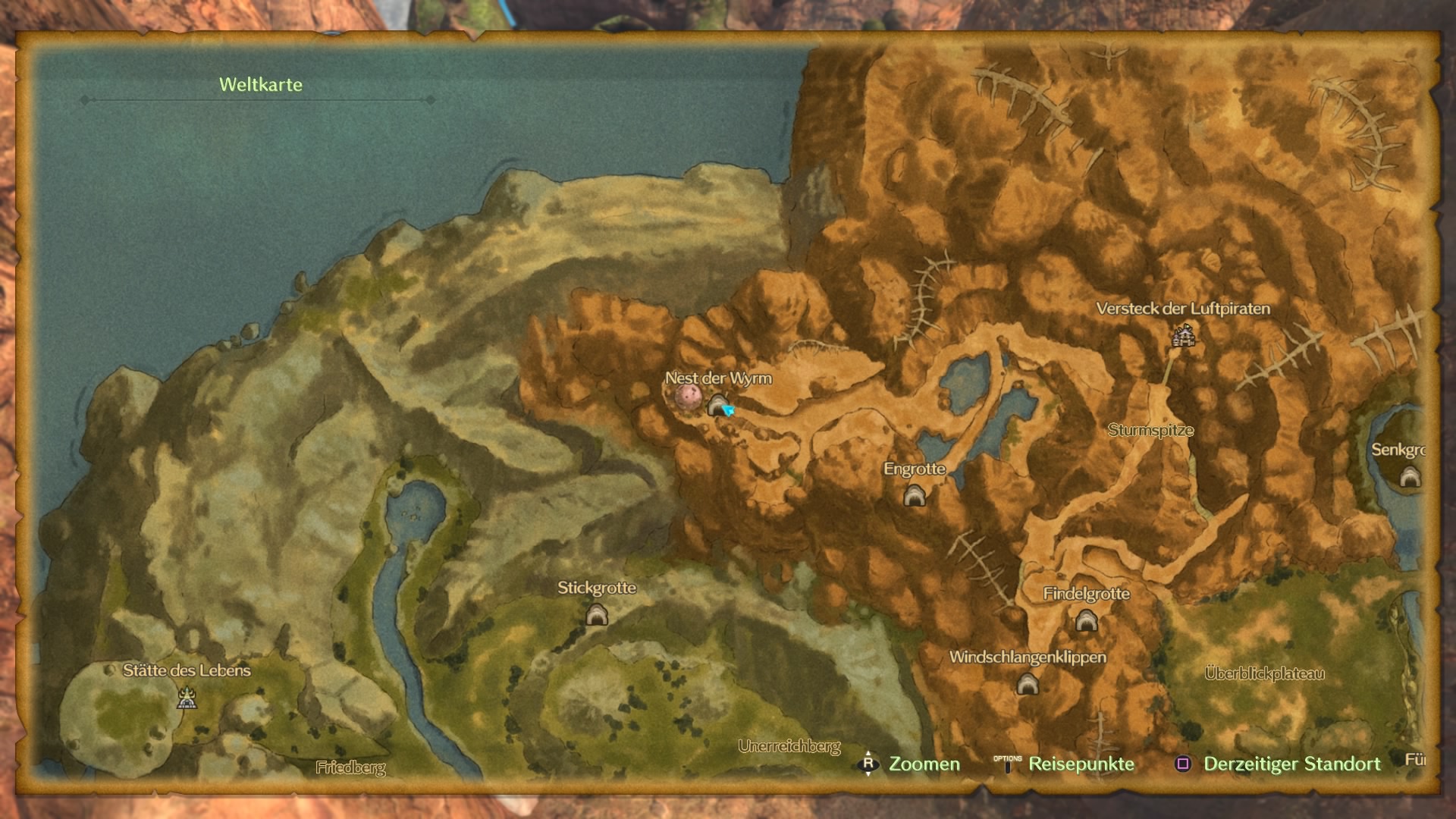
Task: Select the Nest der Wyrm cave marker
Action: click(x=716, y=406)
